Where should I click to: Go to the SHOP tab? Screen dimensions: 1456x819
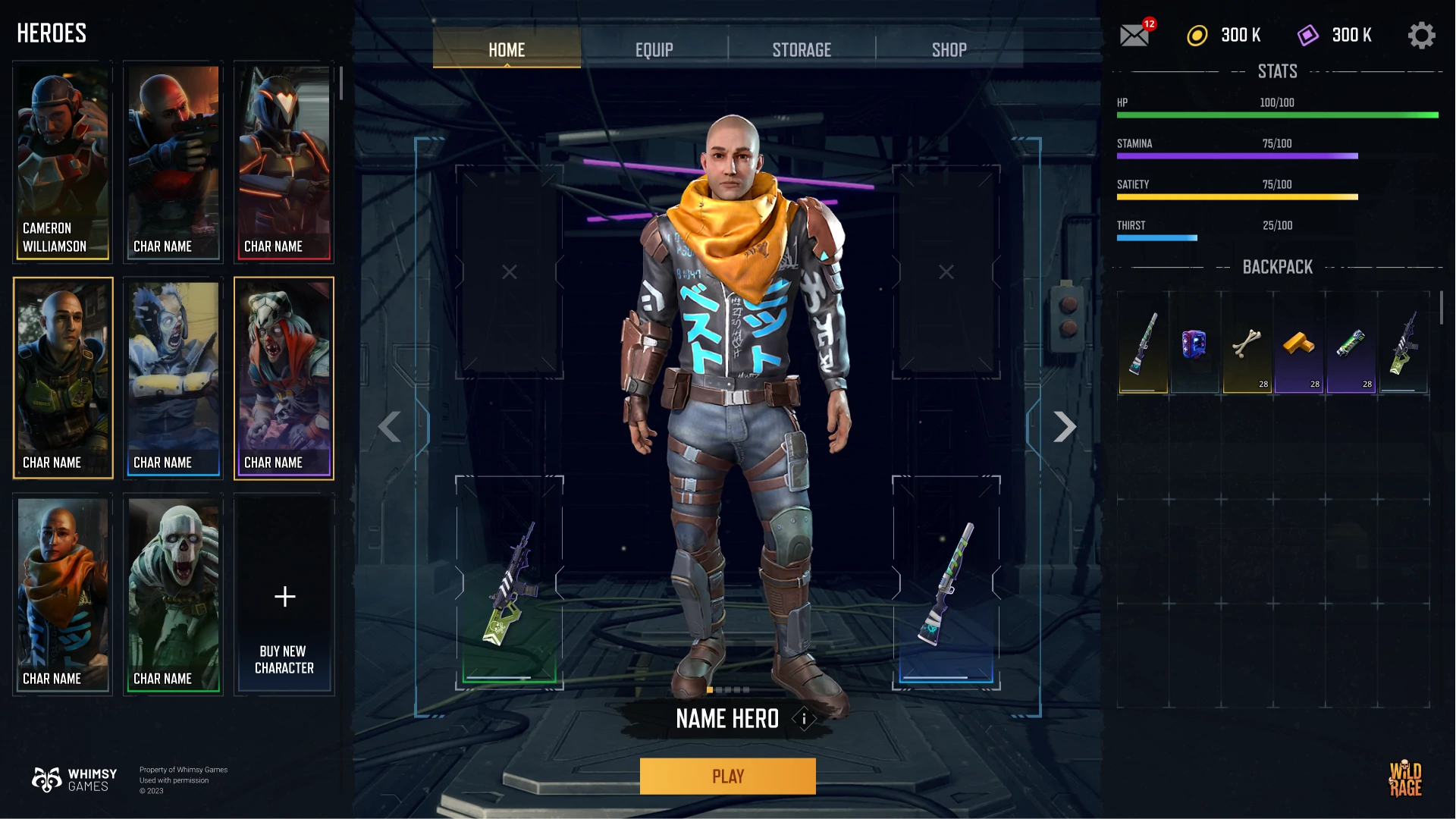tap(949, 50)
